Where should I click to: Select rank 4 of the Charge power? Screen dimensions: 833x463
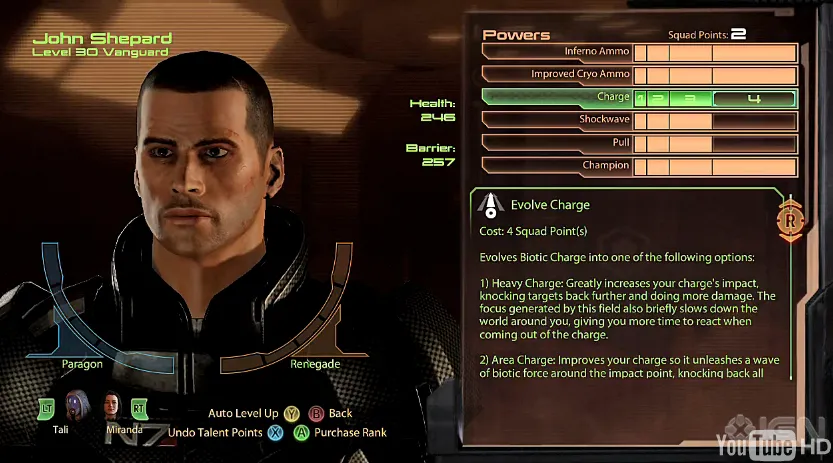(755, 99)
